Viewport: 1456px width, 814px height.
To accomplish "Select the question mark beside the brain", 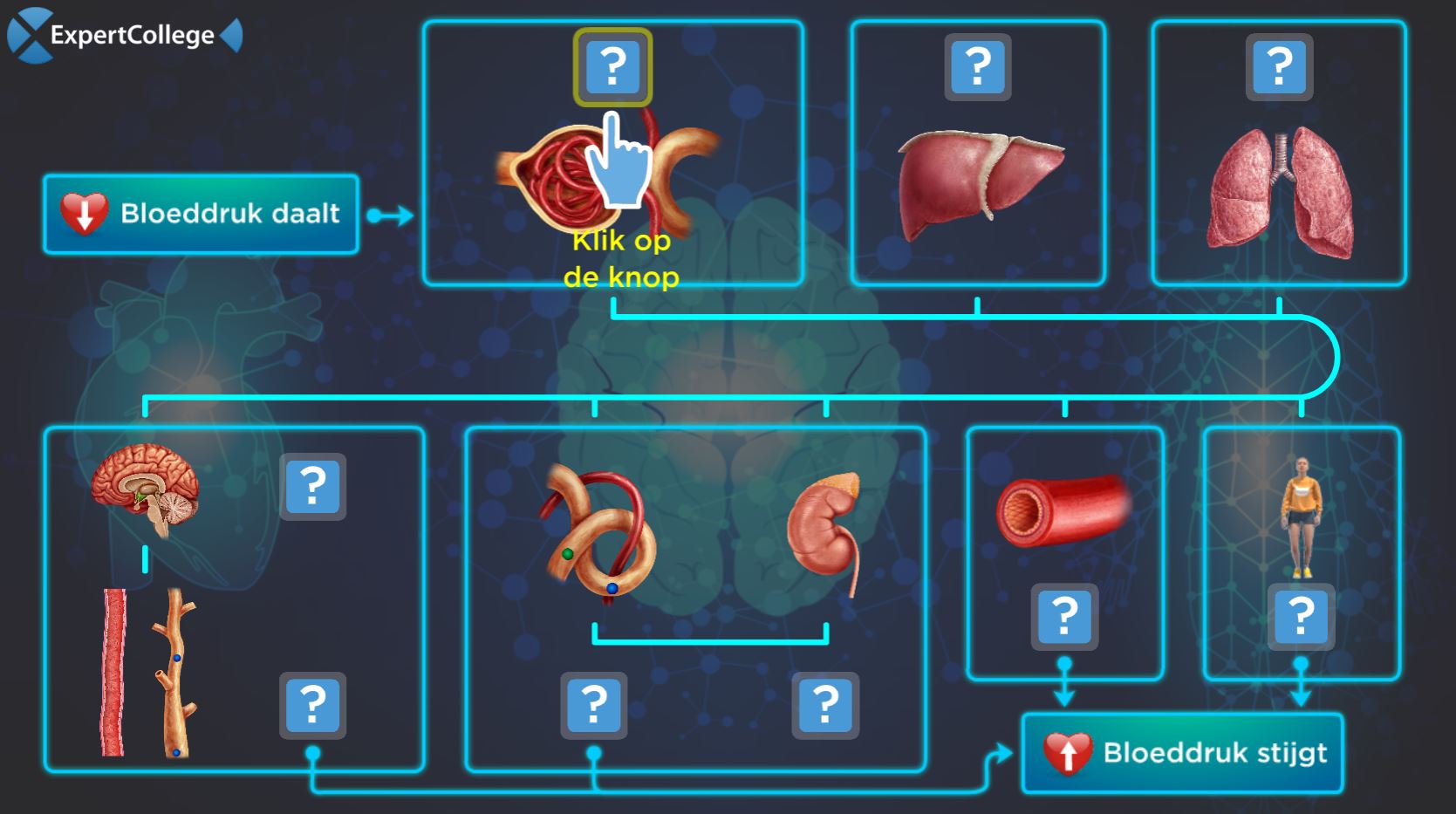I will (x=312, y=487).
